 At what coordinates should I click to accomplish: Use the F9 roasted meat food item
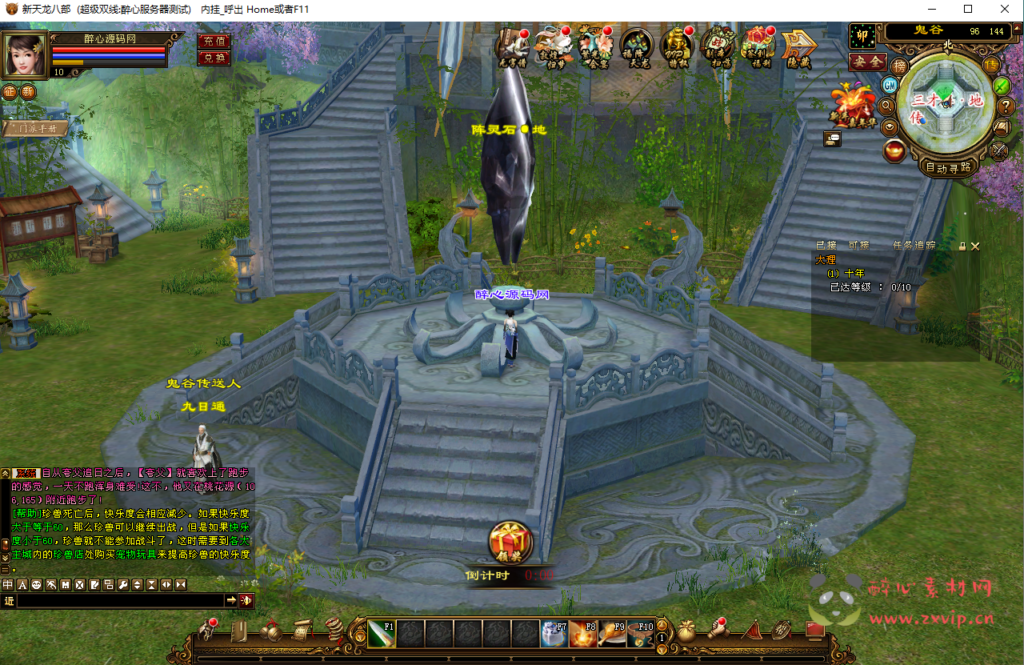click(x=613, y=633)
